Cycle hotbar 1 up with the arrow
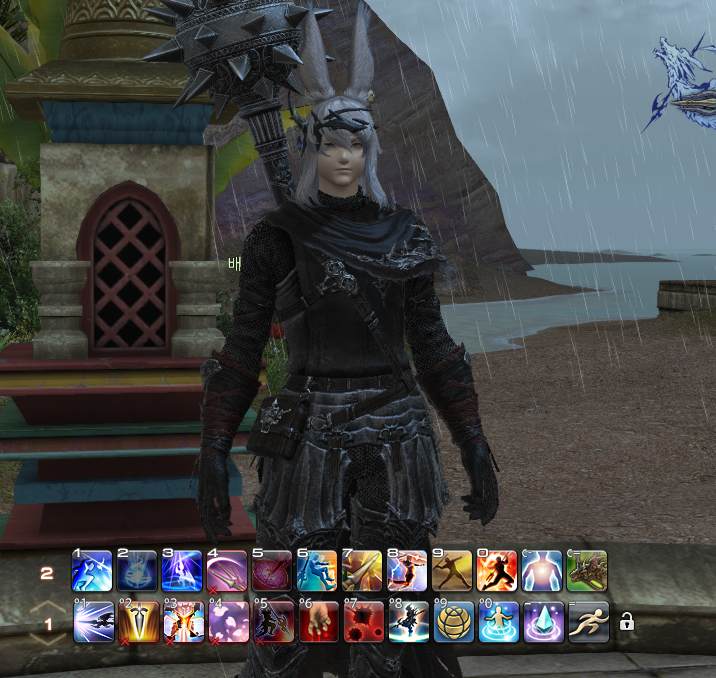 pyautogui.click(x=47, y=609)
